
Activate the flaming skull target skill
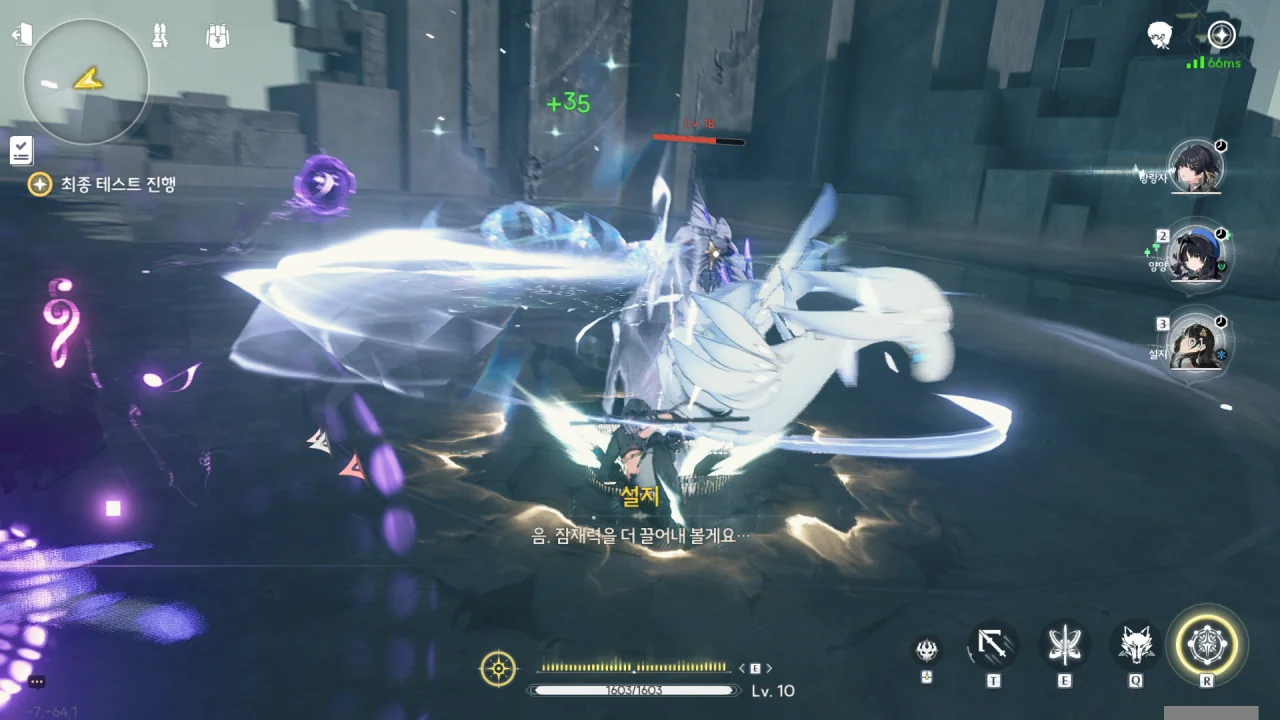coord(927,650)
